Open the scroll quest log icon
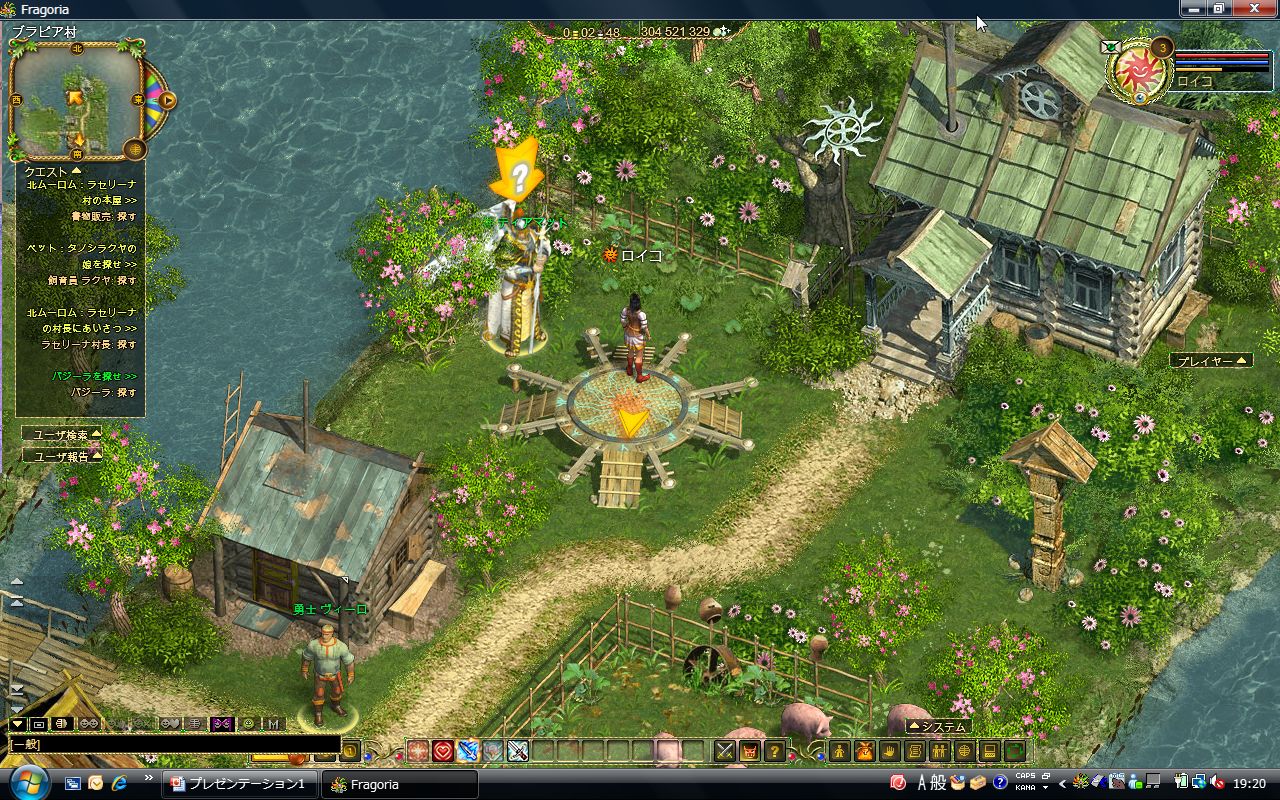 (914, 751)
